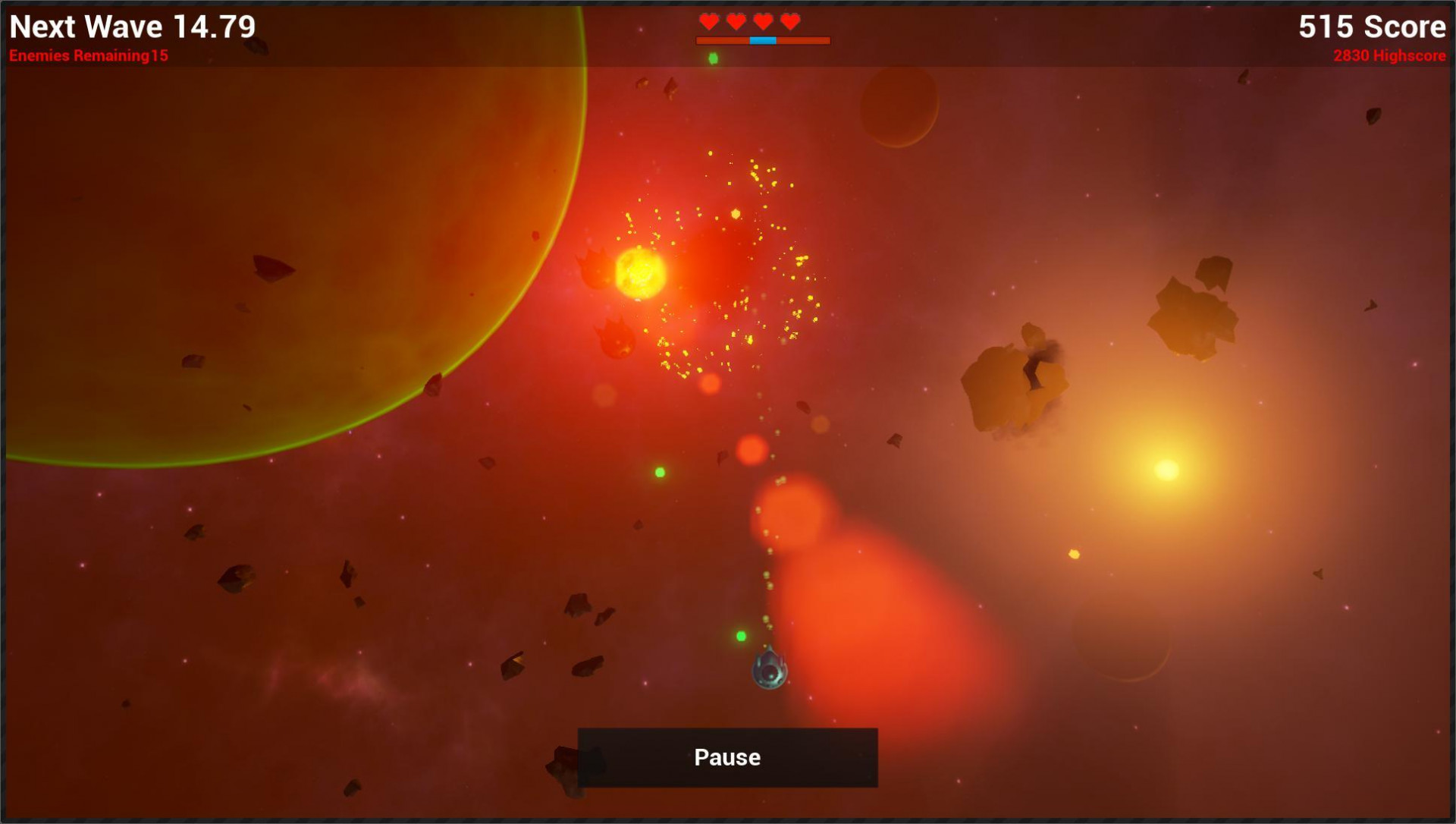Click the Enemies Remaining 15 counter

pos(90,55)
